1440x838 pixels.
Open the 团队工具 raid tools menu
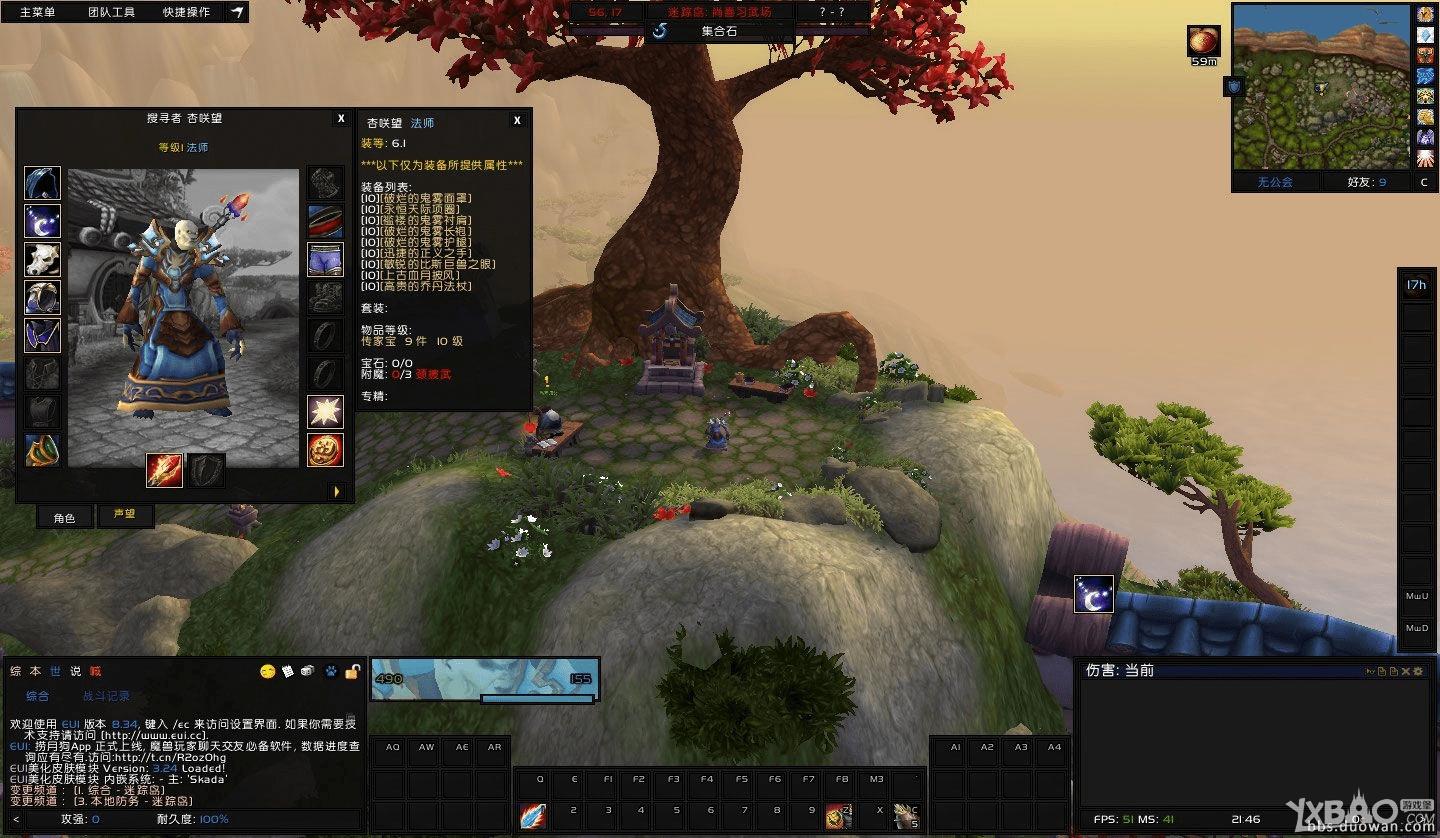click(111, 12)
